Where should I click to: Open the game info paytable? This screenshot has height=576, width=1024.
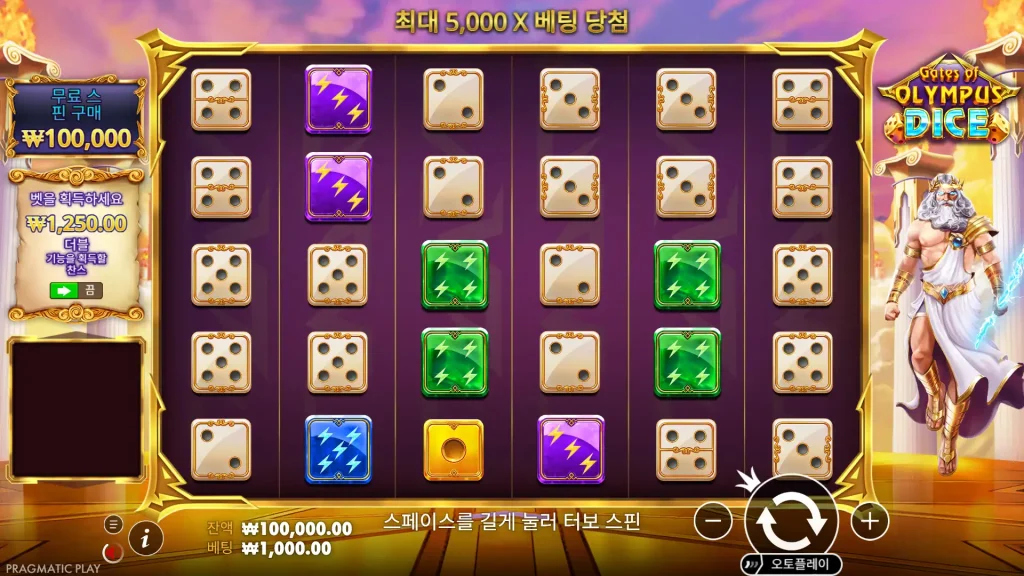pyautogui.click(x=146, y=538)
